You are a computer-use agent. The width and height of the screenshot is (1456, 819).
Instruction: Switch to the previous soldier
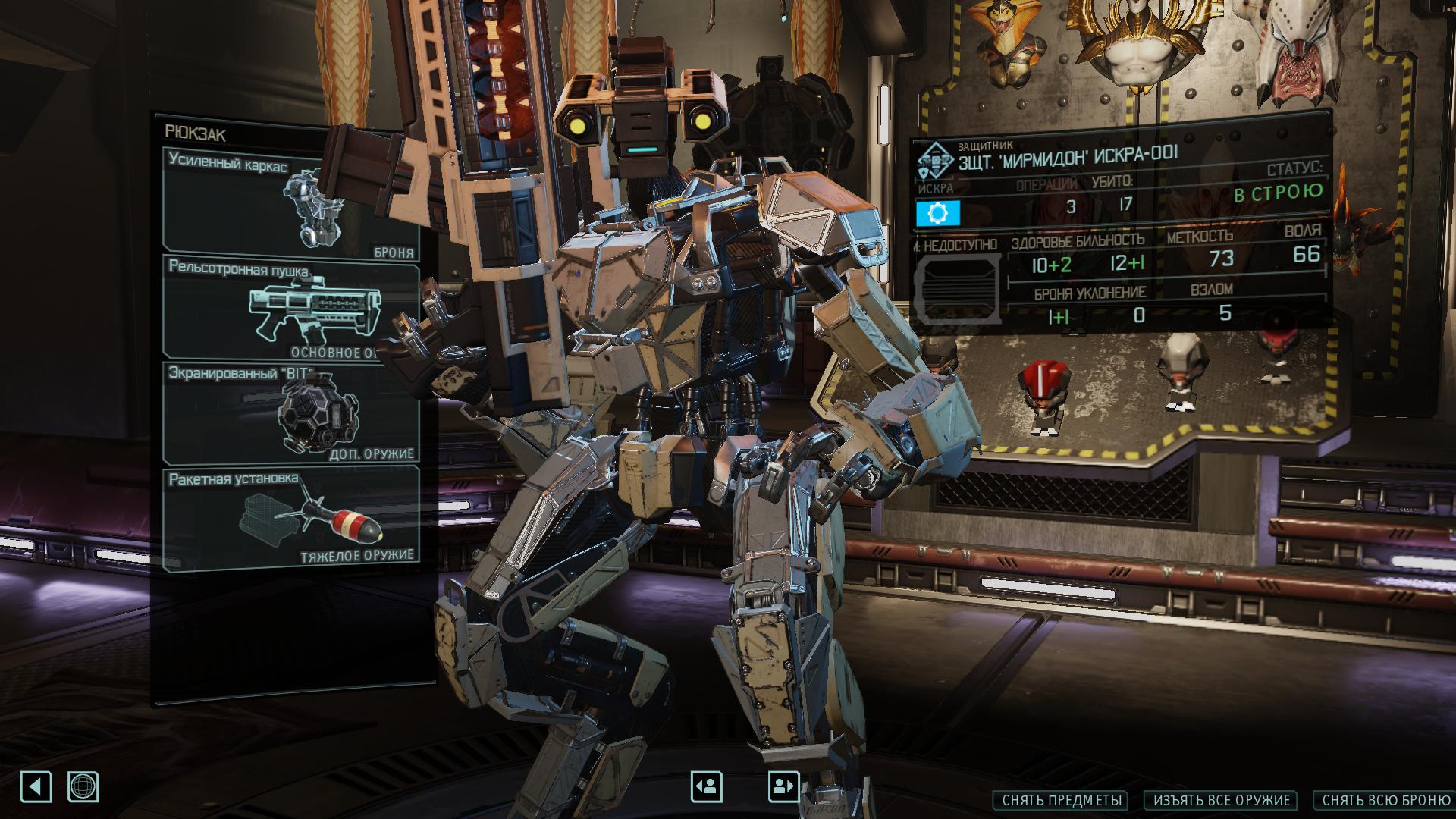706,787
